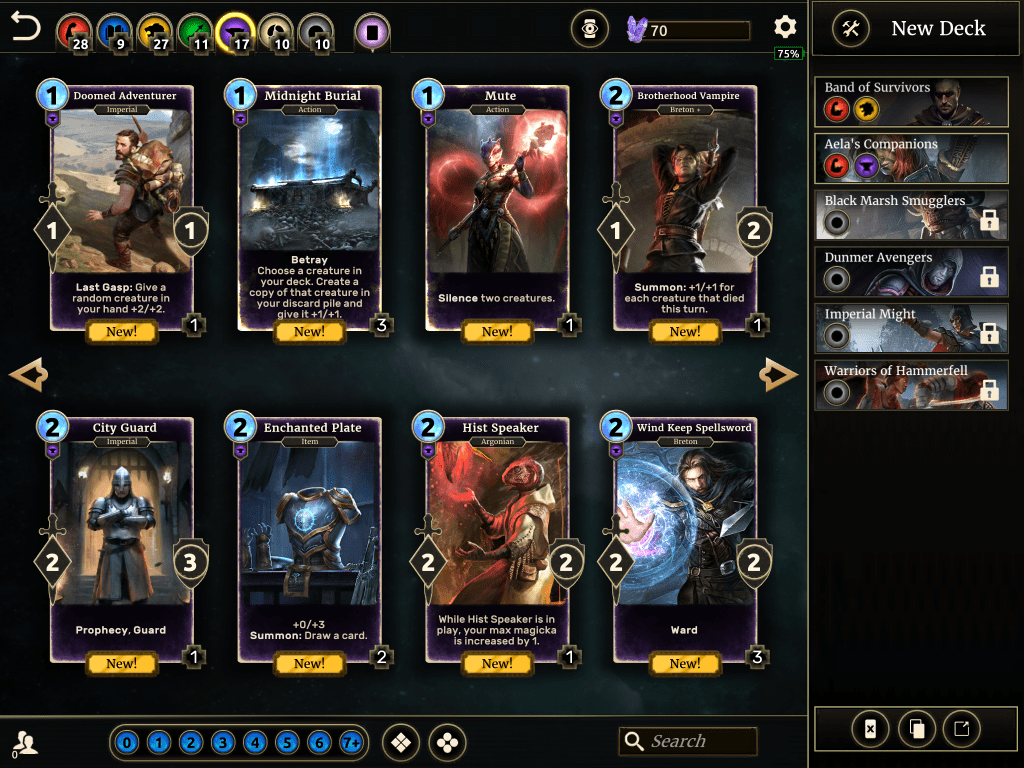Image resolution: width=1024 pixels, height=768 pixels.
Task: Go to the next card page
Action: pos(779,376)
